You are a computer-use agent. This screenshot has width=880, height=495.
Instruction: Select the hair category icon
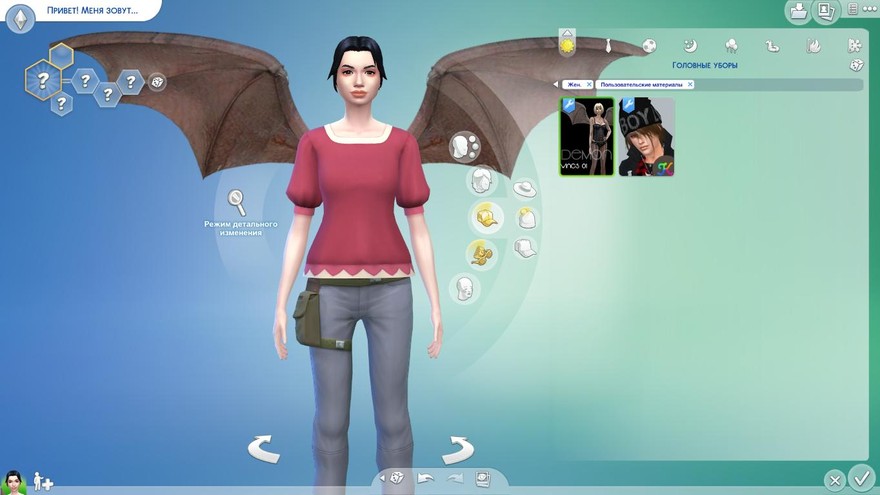coord(483,181)
